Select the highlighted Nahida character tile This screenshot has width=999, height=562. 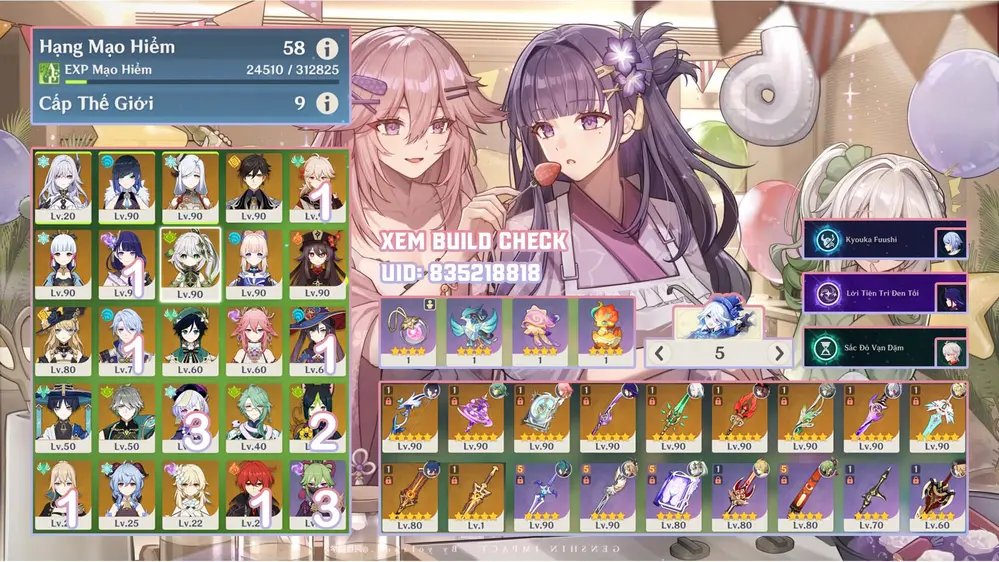[190, 263]
